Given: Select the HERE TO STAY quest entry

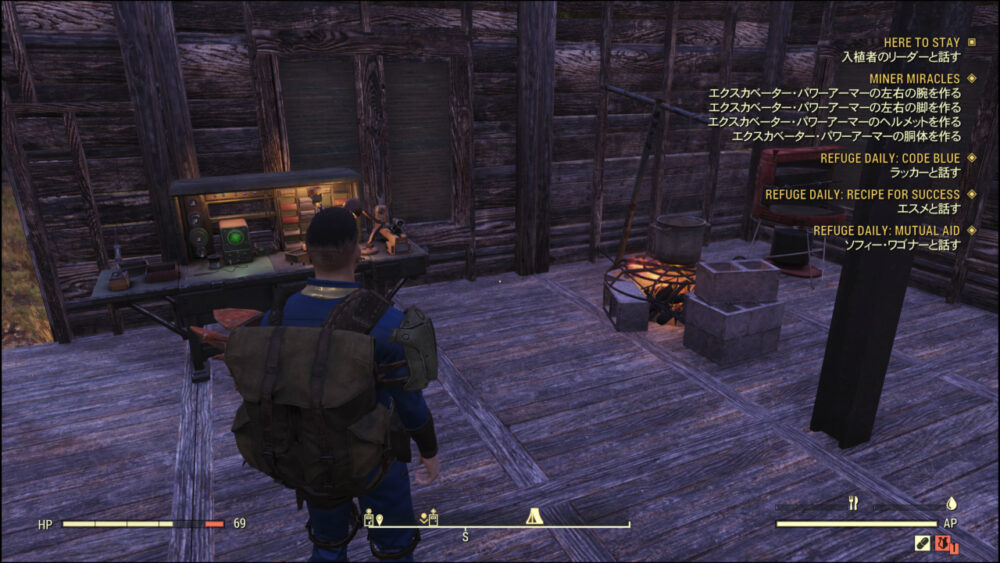Looking at the screenshot, I should (921, 43).
